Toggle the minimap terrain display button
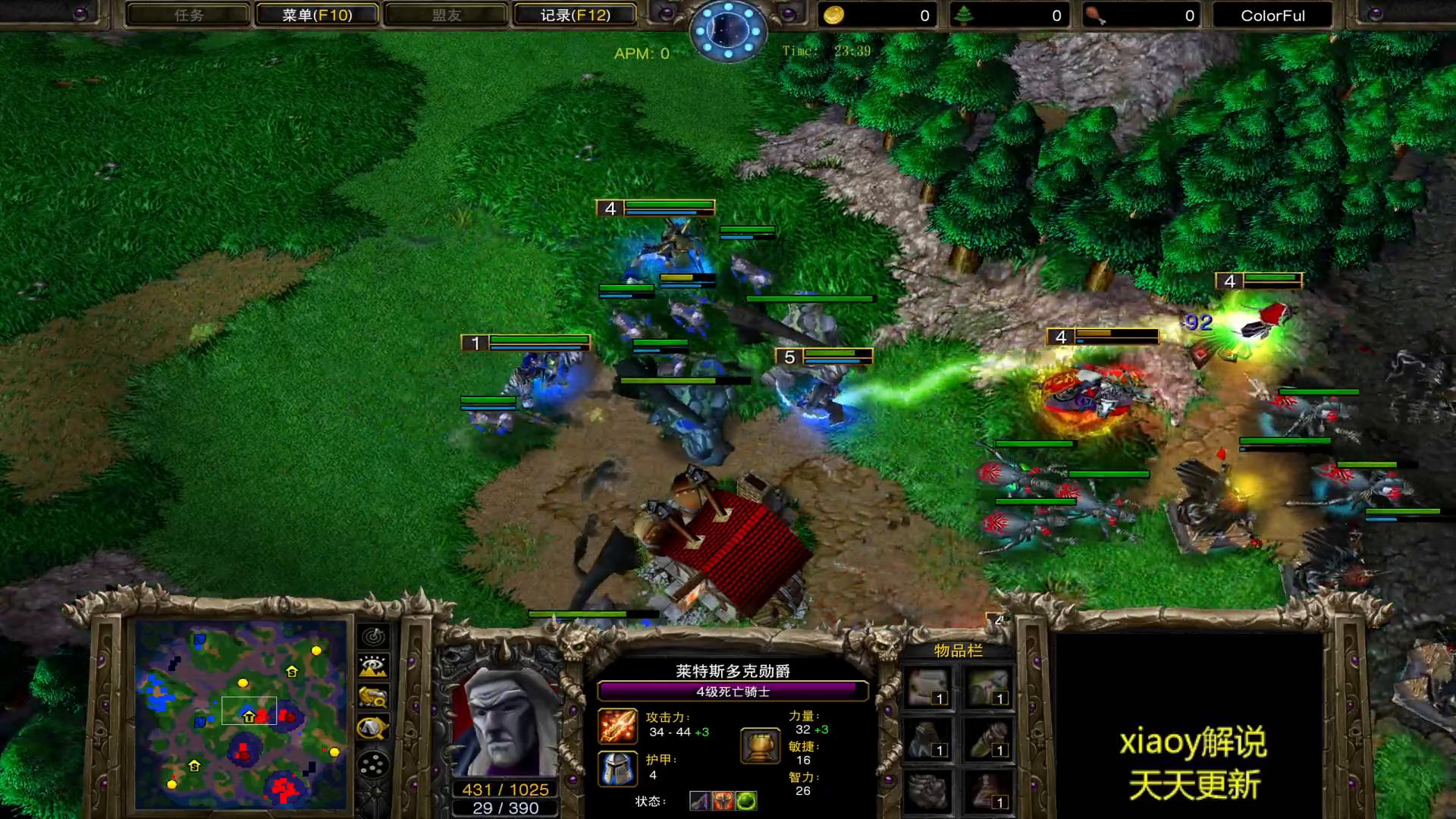Screen dimensions: 1456x819 (373, 667)
